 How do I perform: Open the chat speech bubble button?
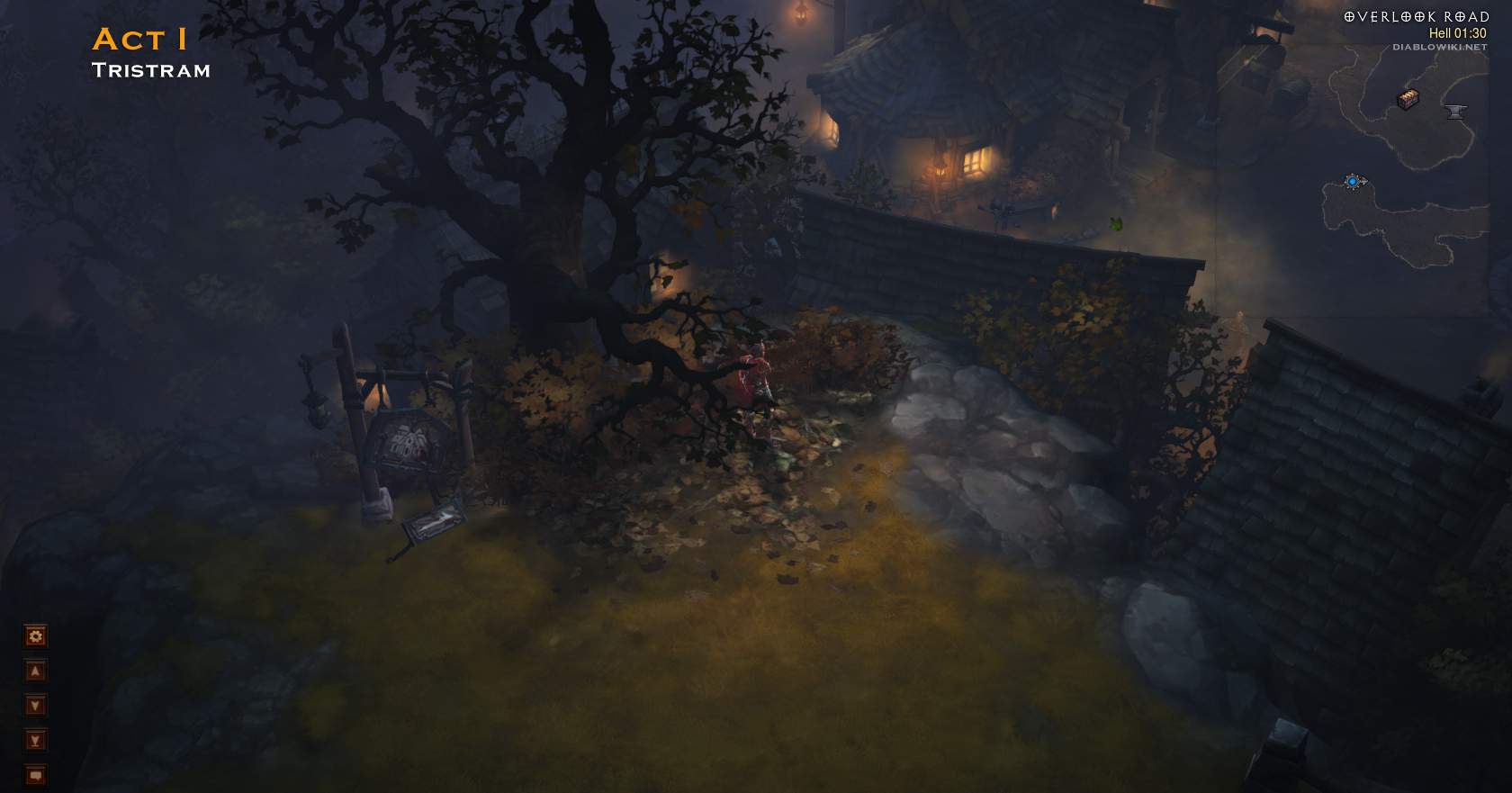35,775
